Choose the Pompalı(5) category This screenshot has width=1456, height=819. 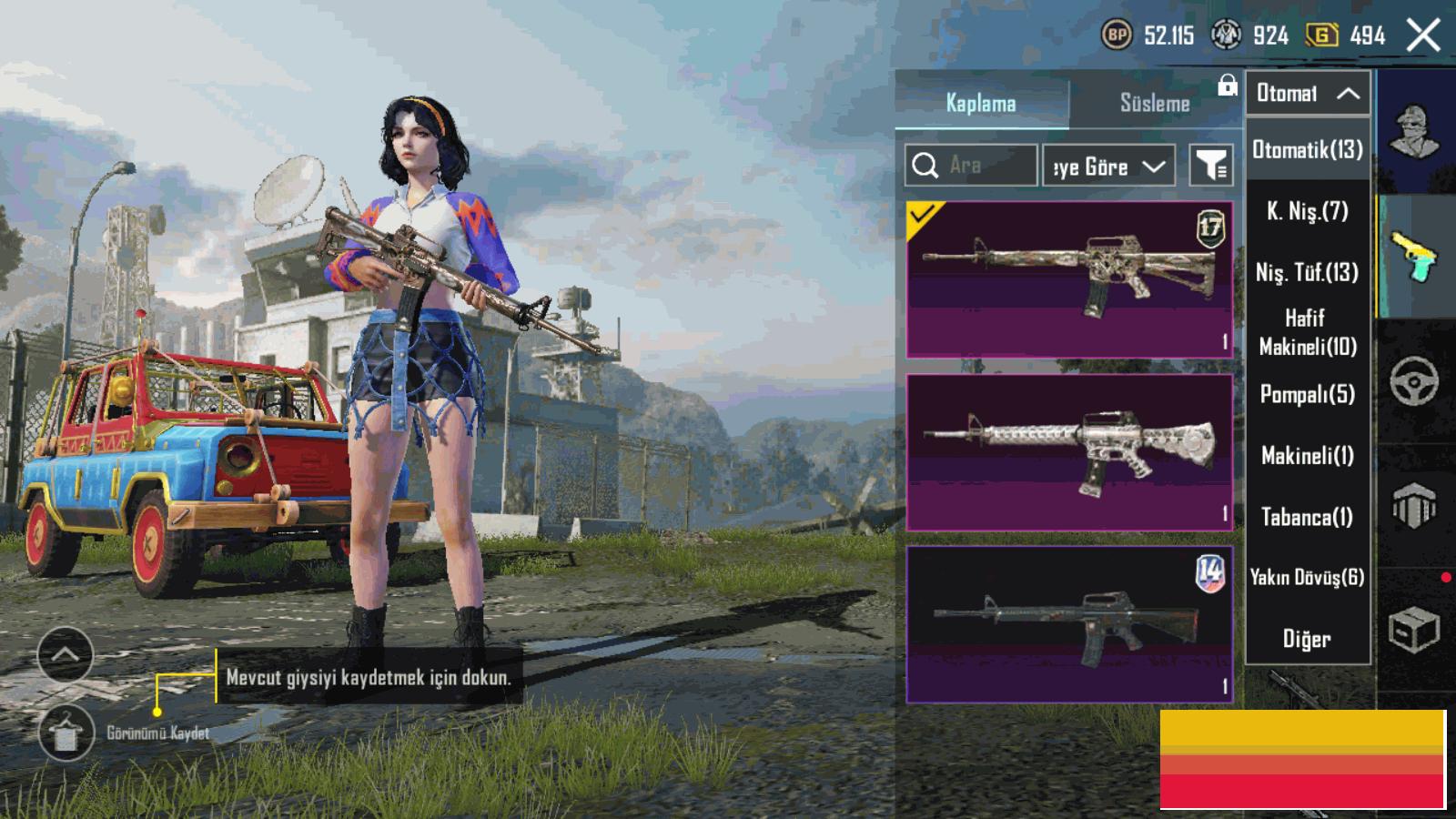1307,394
